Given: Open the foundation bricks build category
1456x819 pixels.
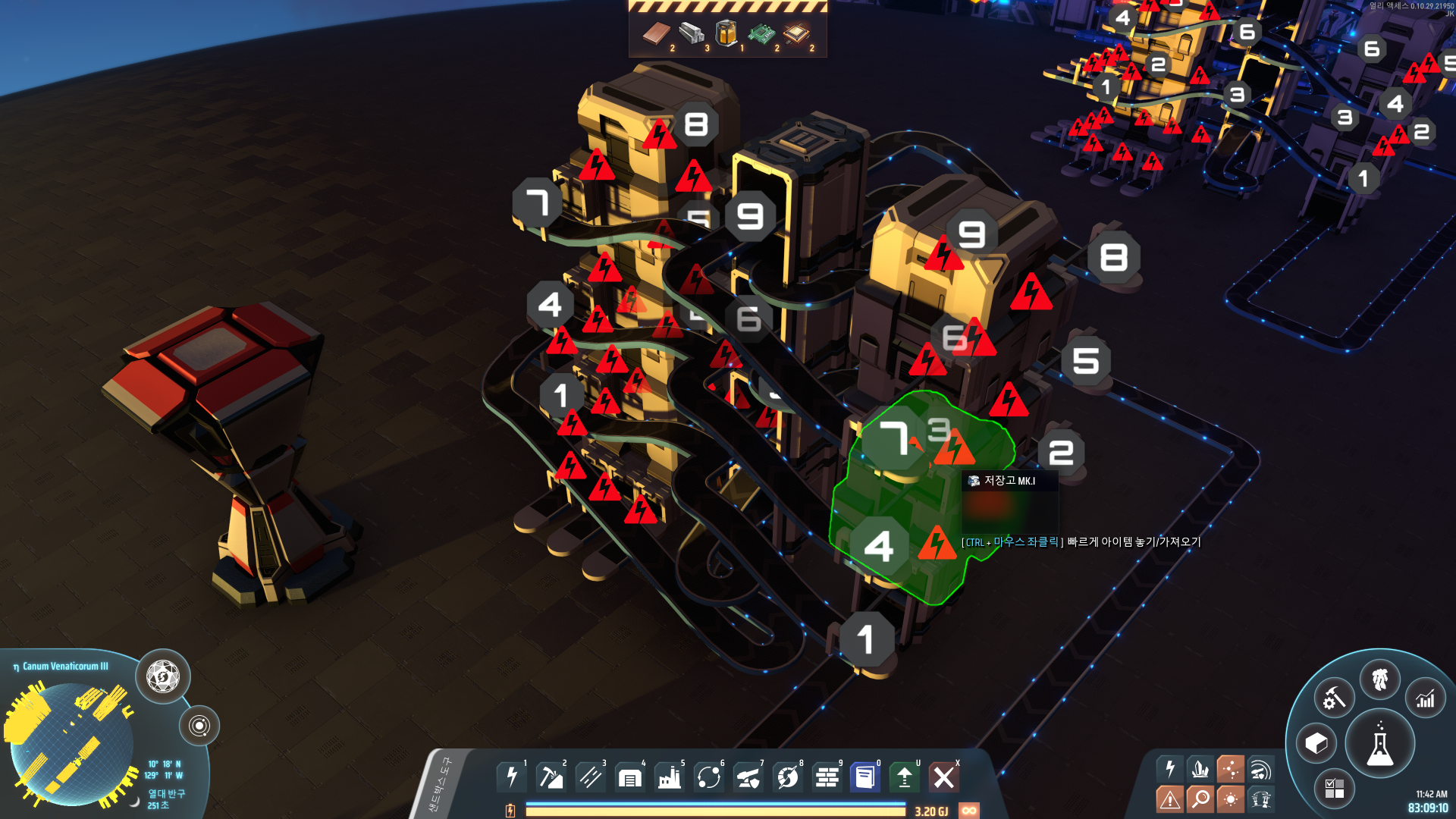Looking at the screenshot, I should (x=827, y=777).
